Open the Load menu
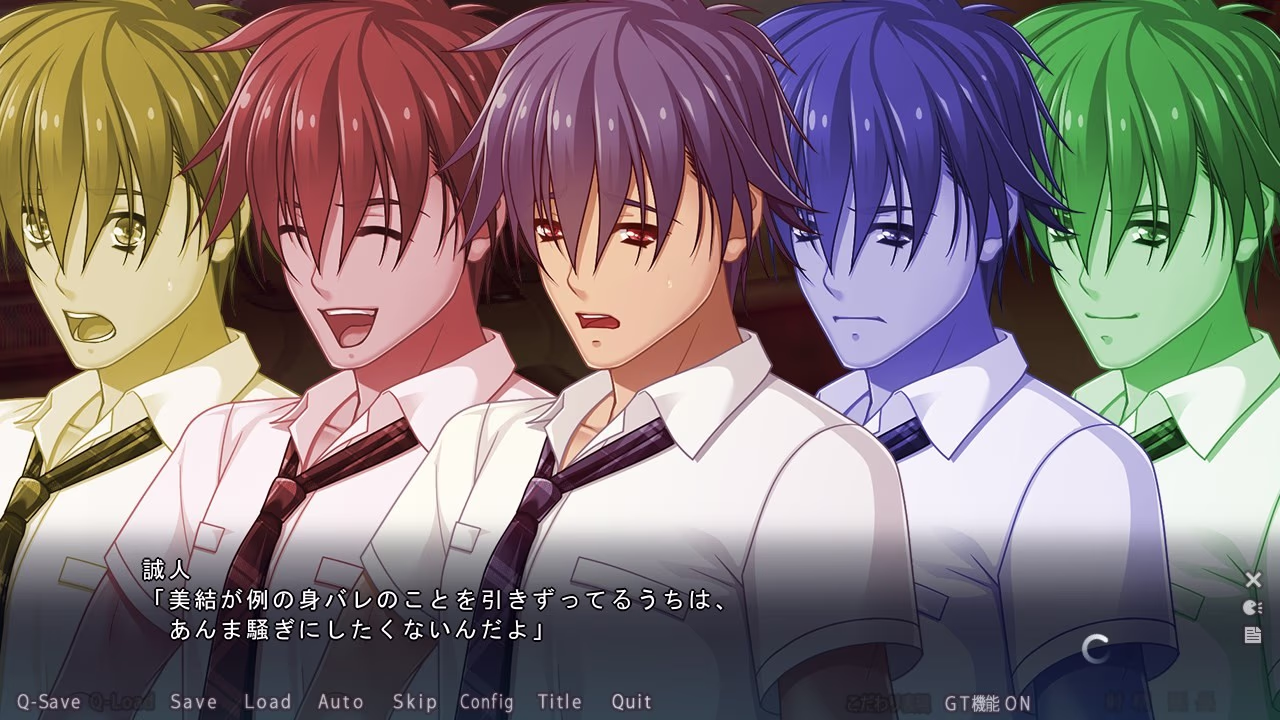 [x=268, y=702]
